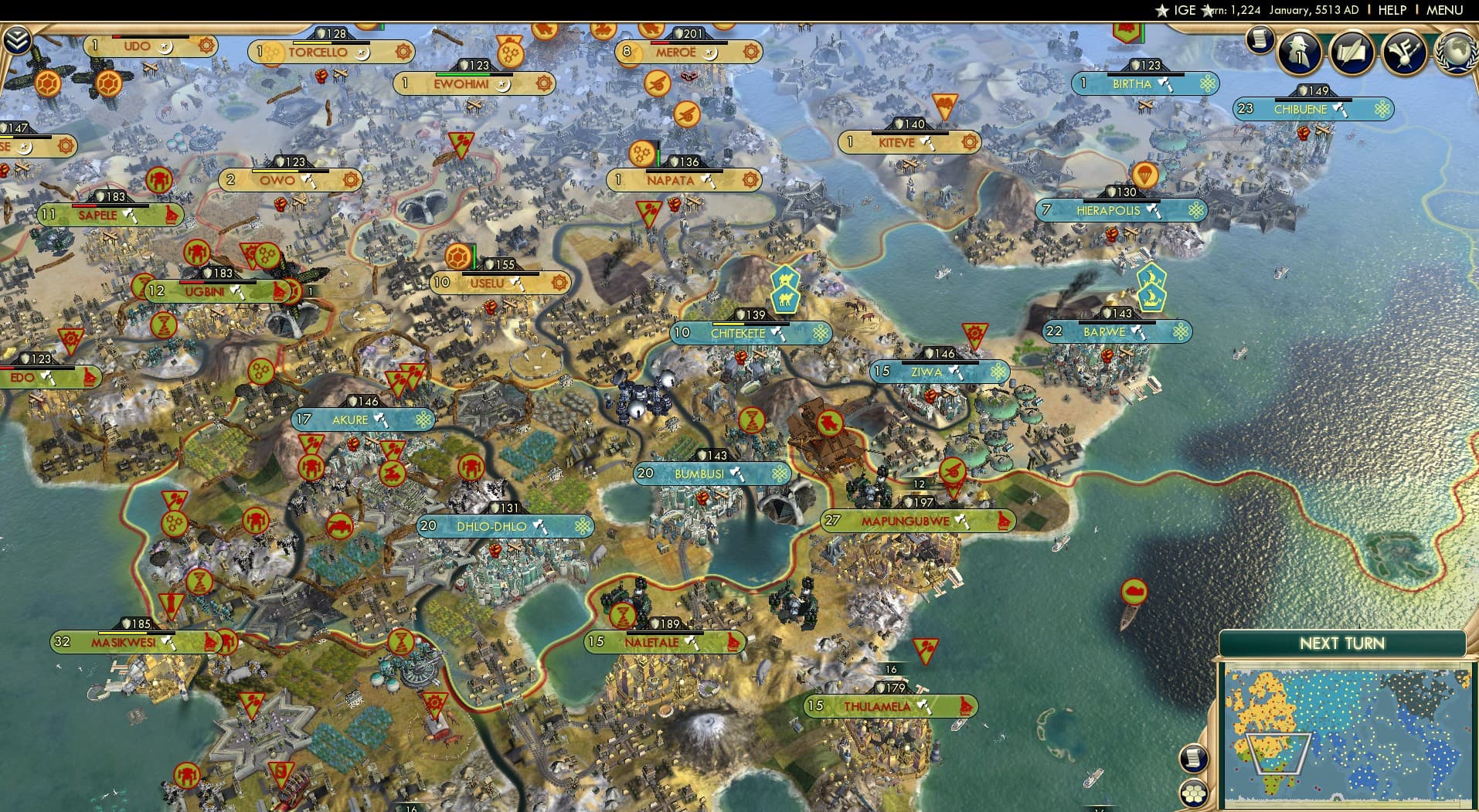Click the cargo ship icons near Barwe
The image size is (1479, 812).
(1151, 297)
